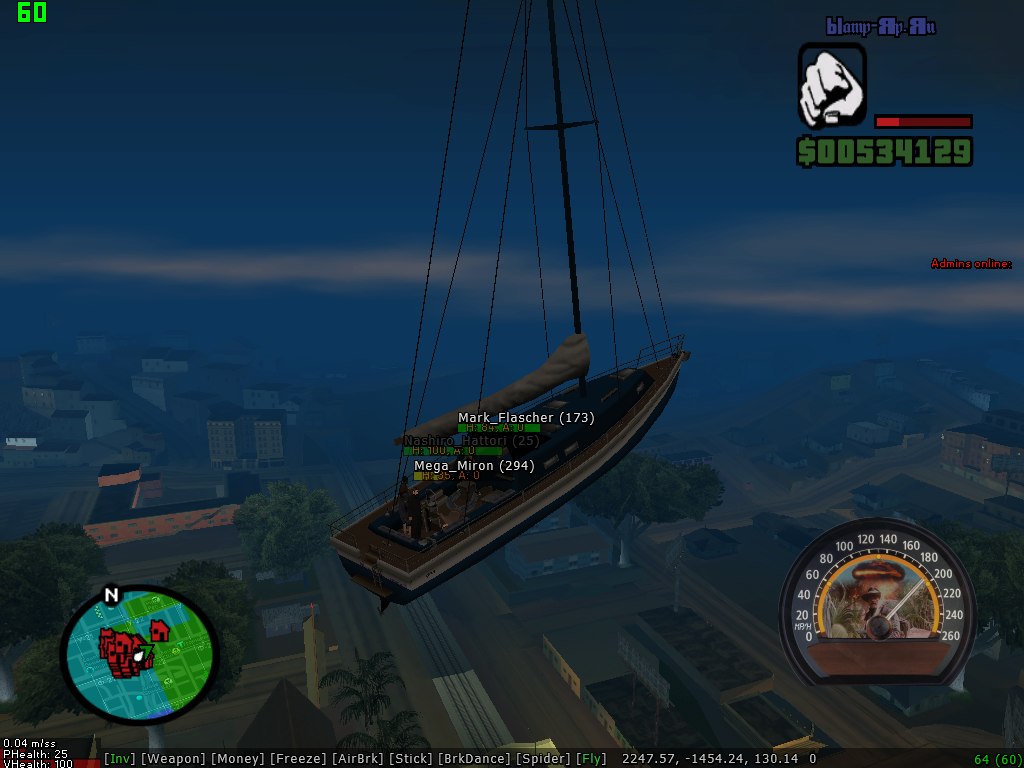The height and width of the screenshot is (768, 1024).
Task: Select the Mega_Miron player nametag
Action: 474,466
